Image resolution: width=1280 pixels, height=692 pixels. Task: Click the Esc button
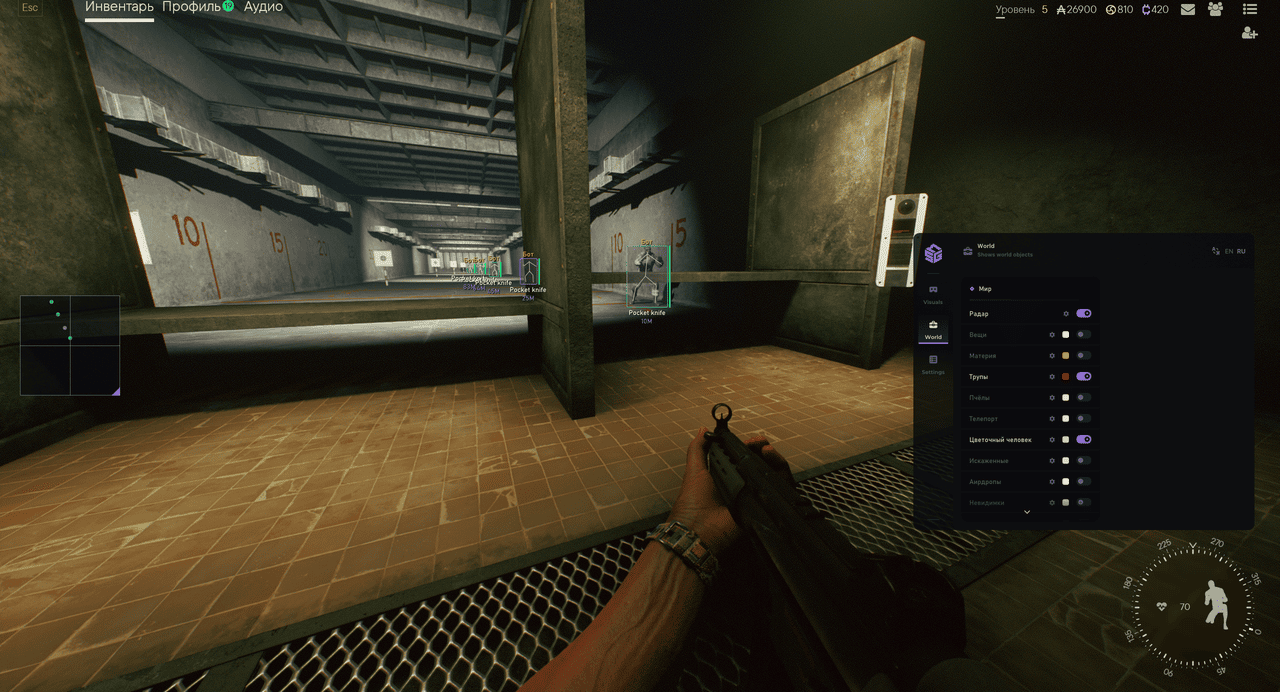30,8
